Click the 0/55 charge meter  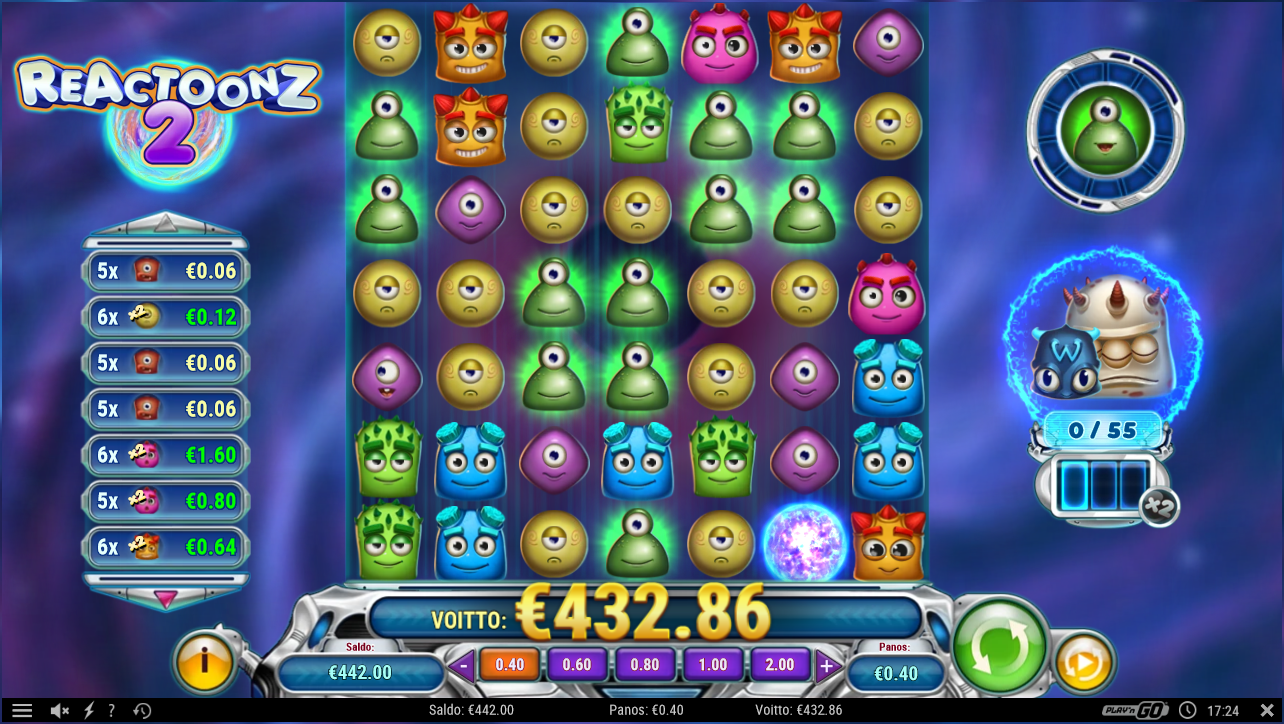point(1103,430)
